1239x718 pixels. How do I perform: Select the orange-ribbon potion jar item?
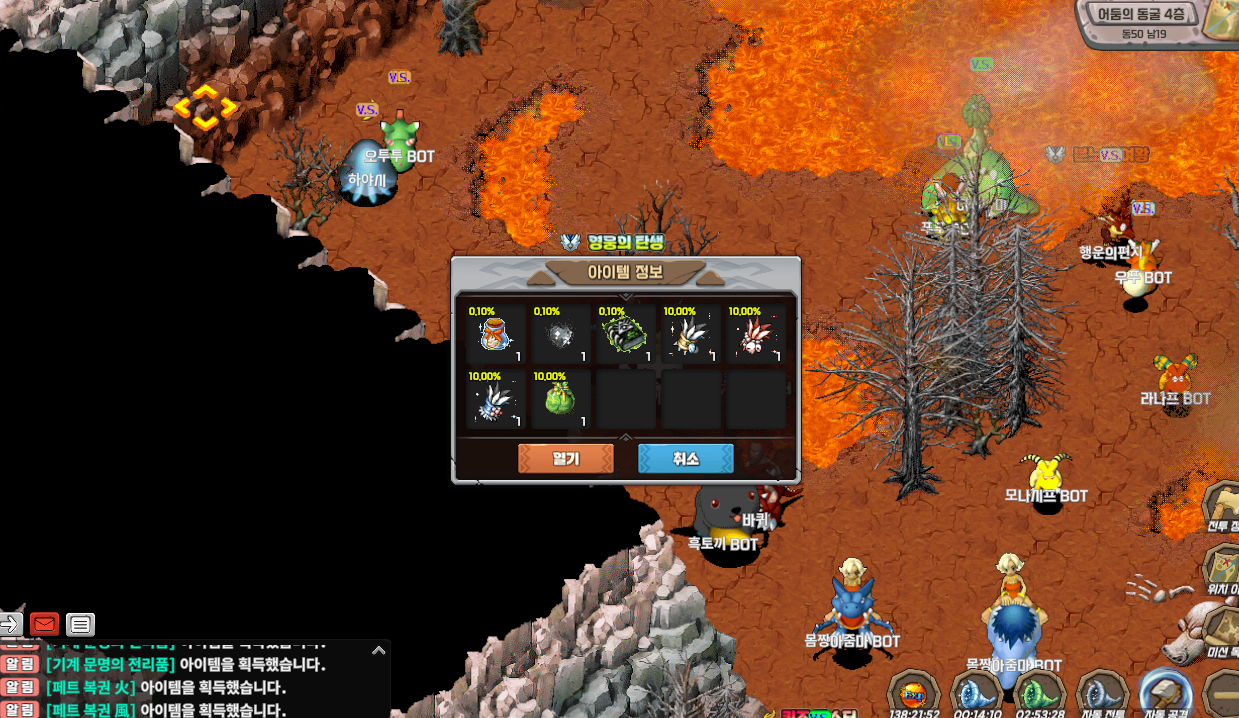pos(495,335)
